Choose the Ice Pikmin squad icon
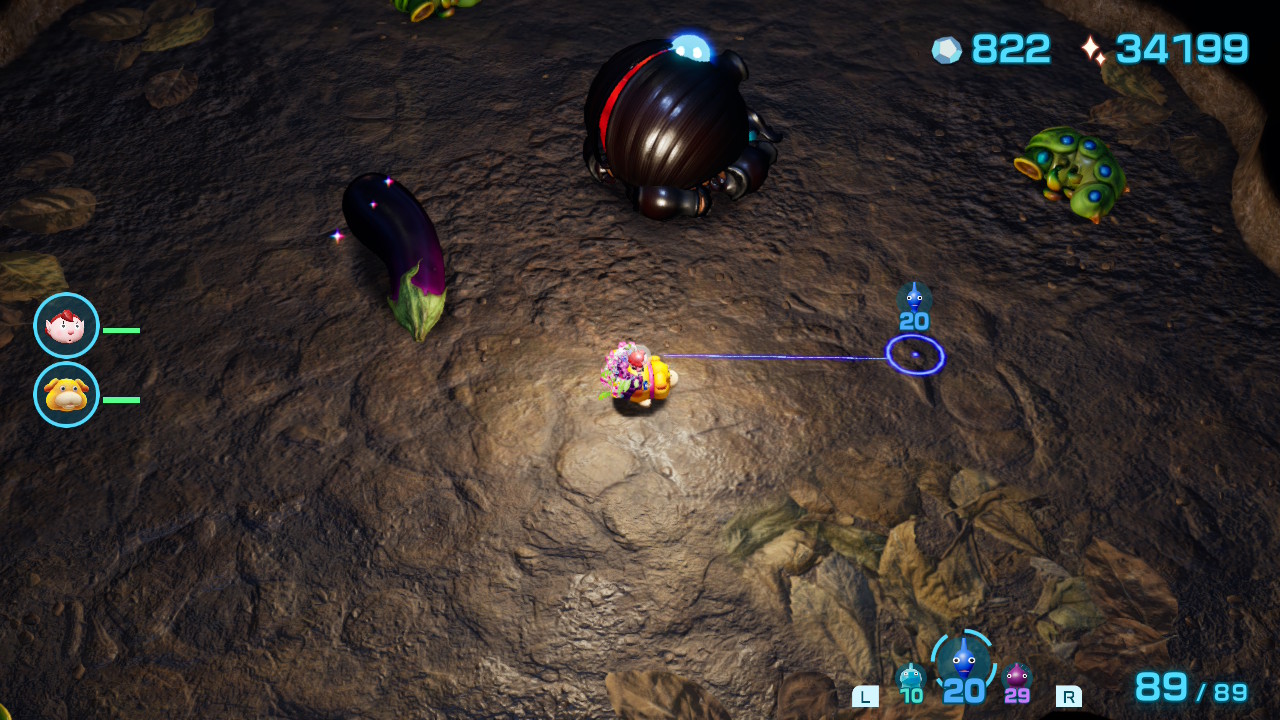 [910, 678]
